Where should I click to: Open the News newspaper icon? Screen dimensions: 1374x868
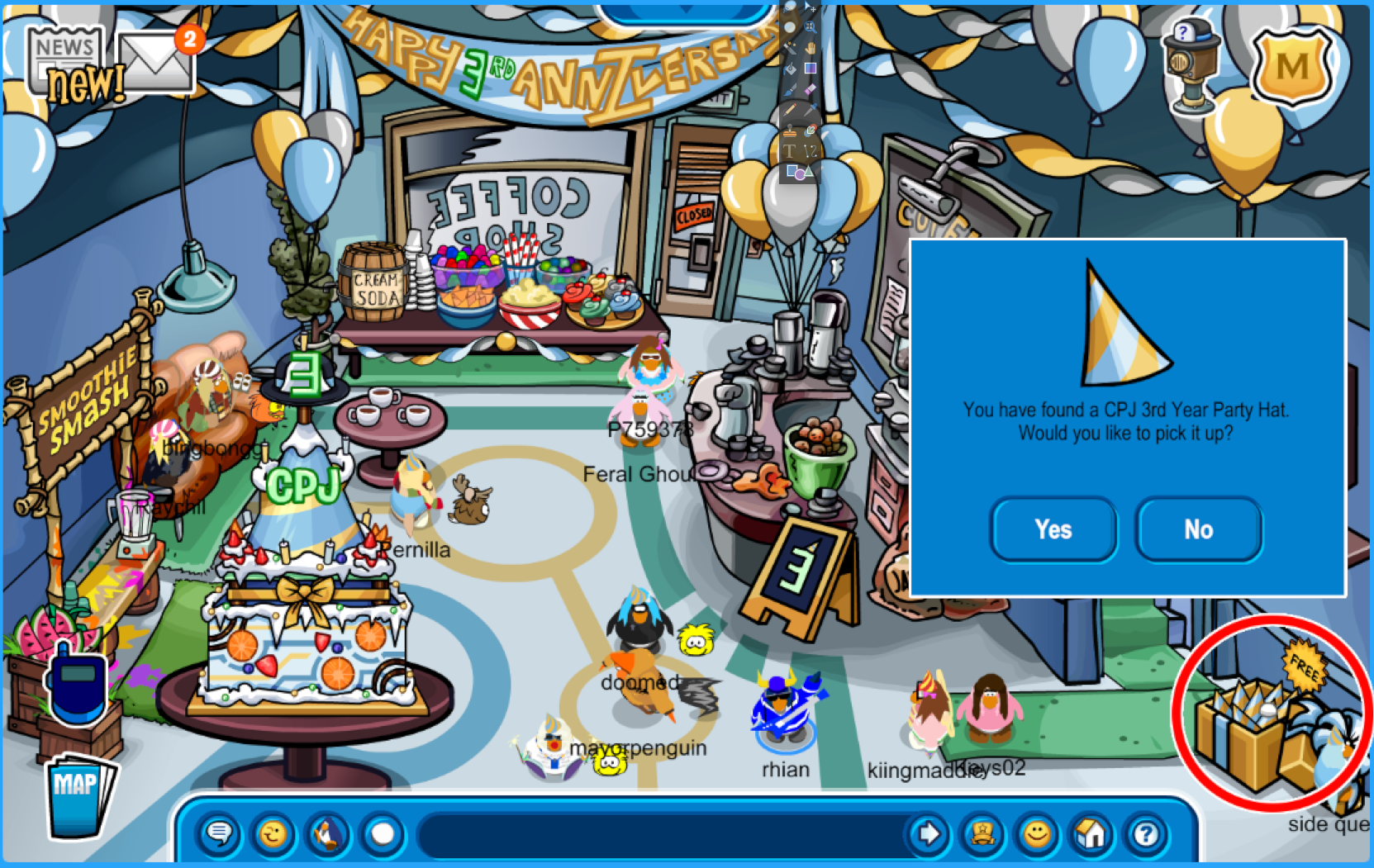tap(66, 62)
